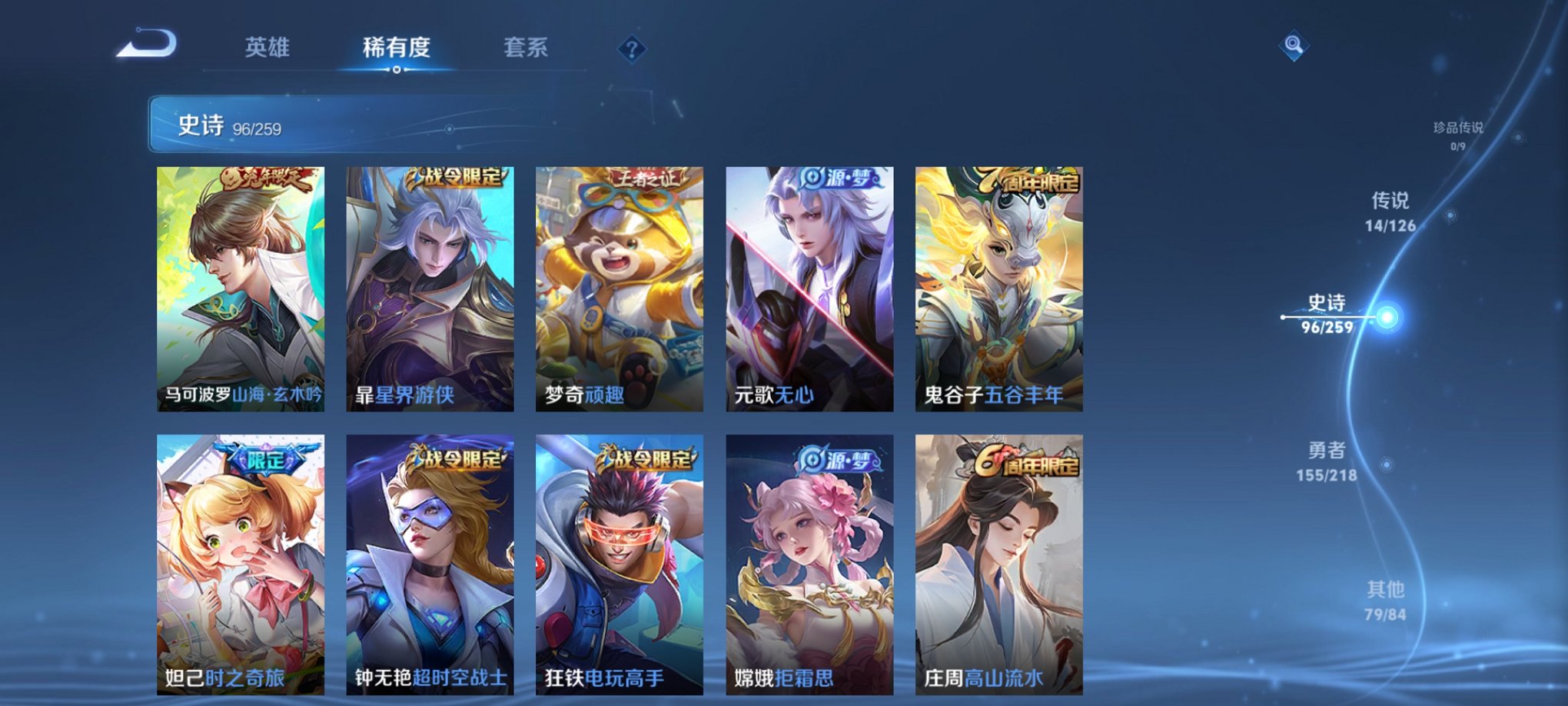
Task: Click the 源·梦 badge on 元歌's skin card
Action: tap(842, 176)
